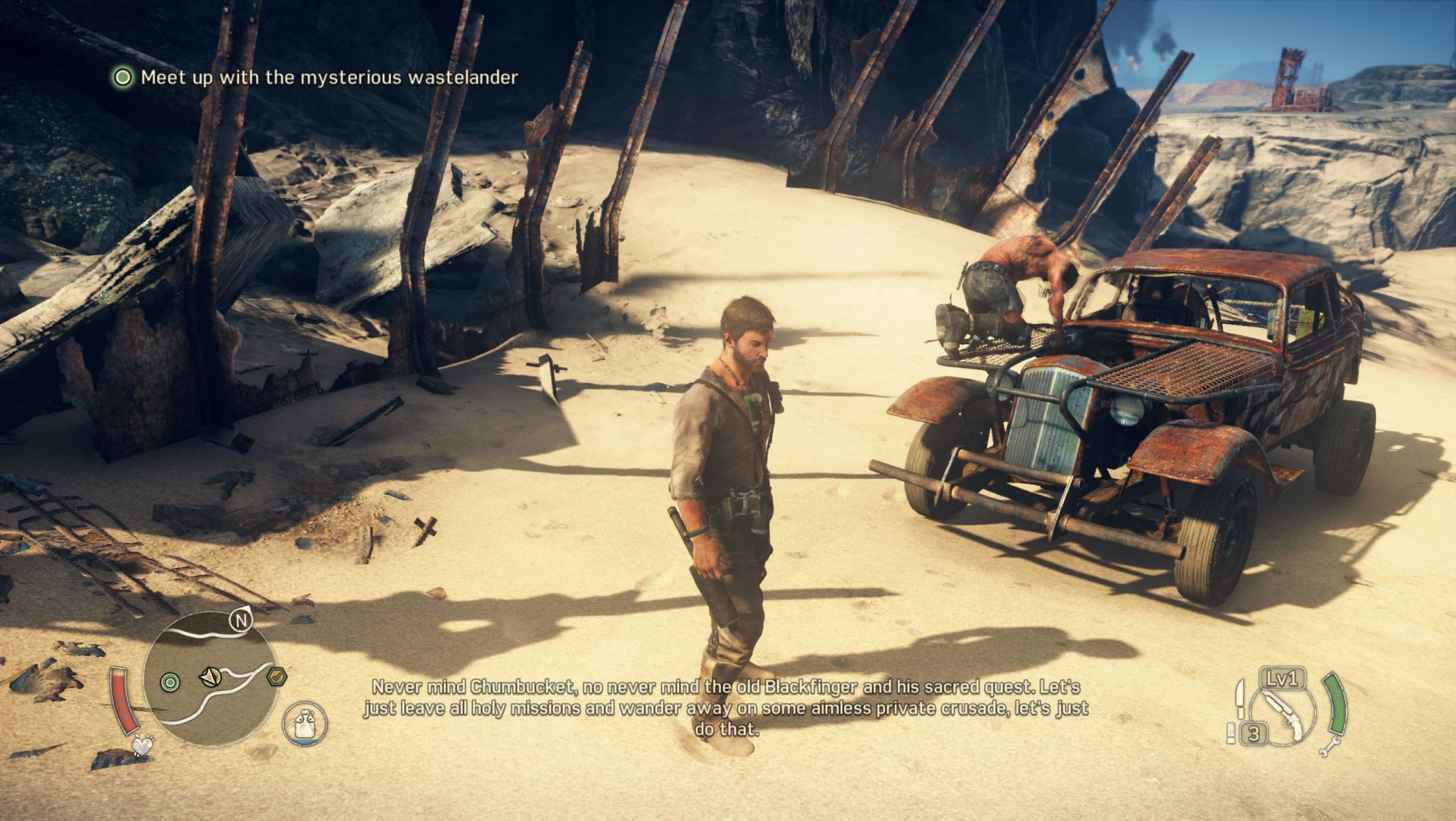Click the shotgun shell ammo icon
Viewport: 1456px width, 821px height.
click(1231, 734)
